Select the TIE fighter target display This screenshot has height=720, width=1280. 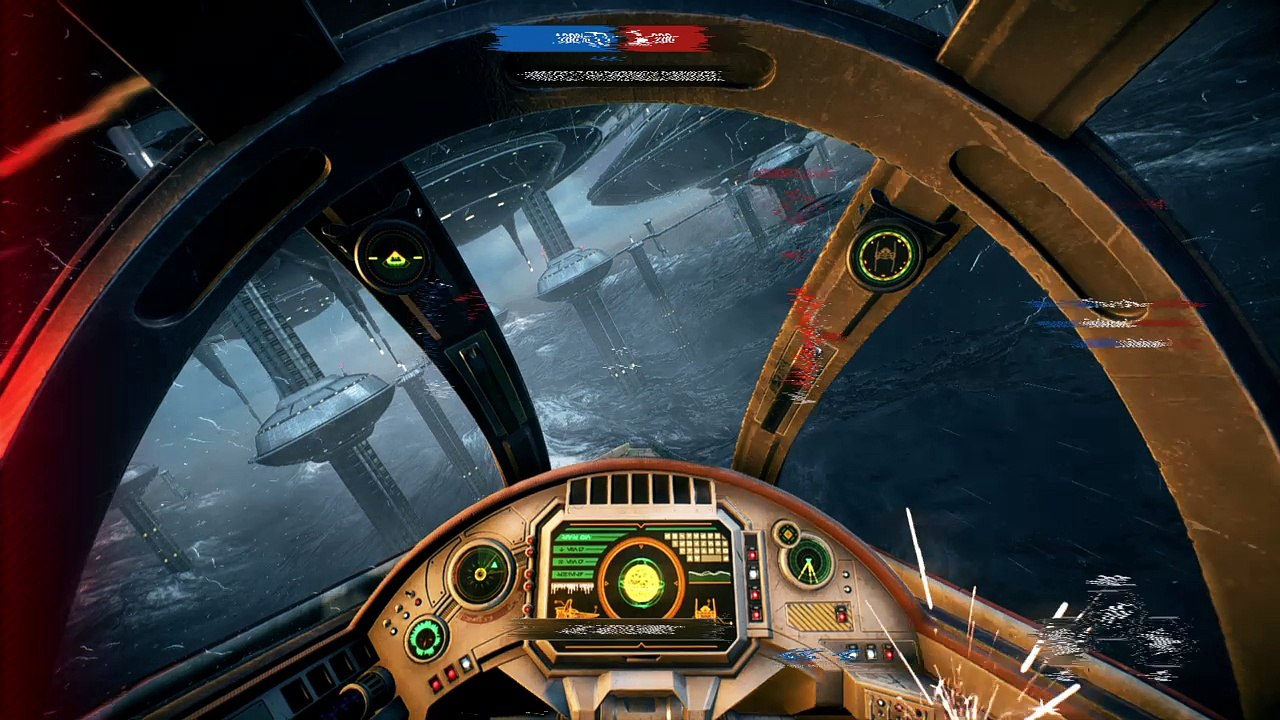[885, 256]
